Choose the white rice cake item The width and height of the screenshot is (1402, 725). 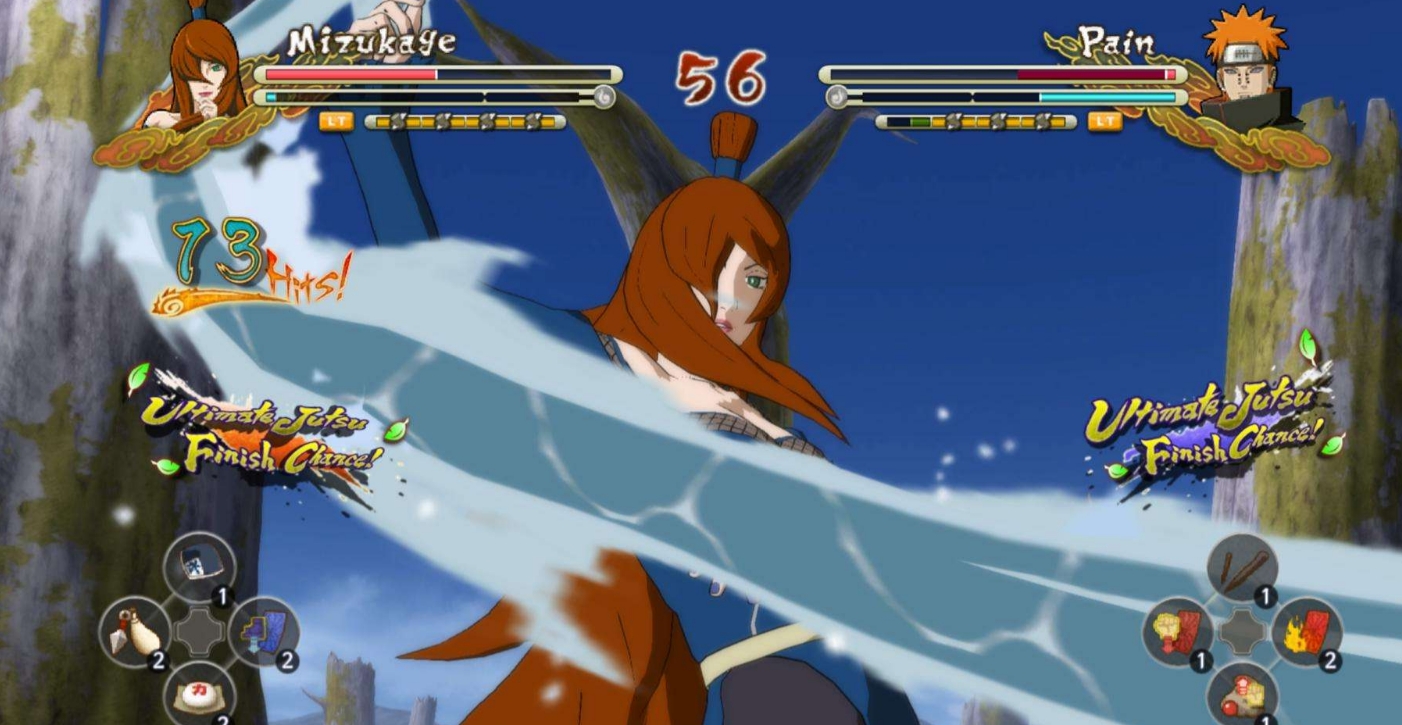pyautogui.click(x=199, y=693)
